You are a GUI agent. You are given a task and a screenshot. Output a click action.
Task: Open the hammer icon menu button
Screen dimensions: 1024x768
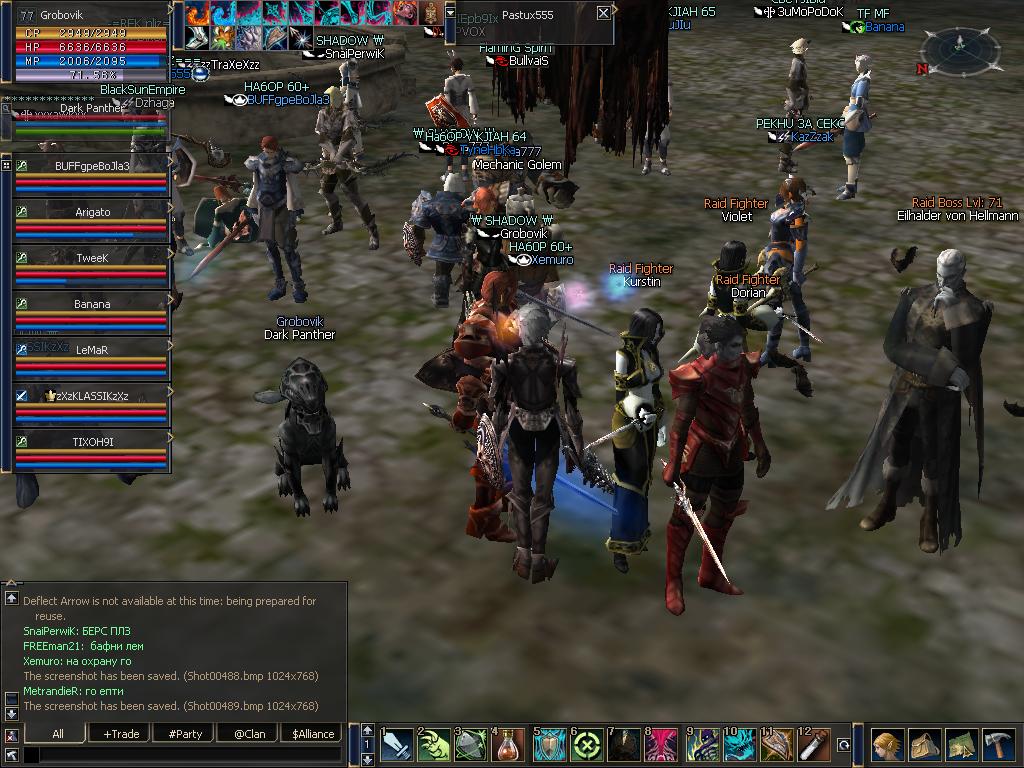999,746
